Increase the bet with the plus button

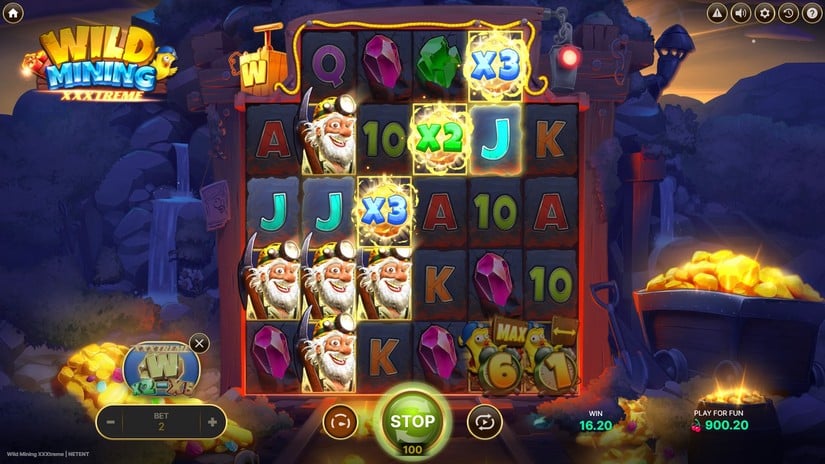pos(212,422)
